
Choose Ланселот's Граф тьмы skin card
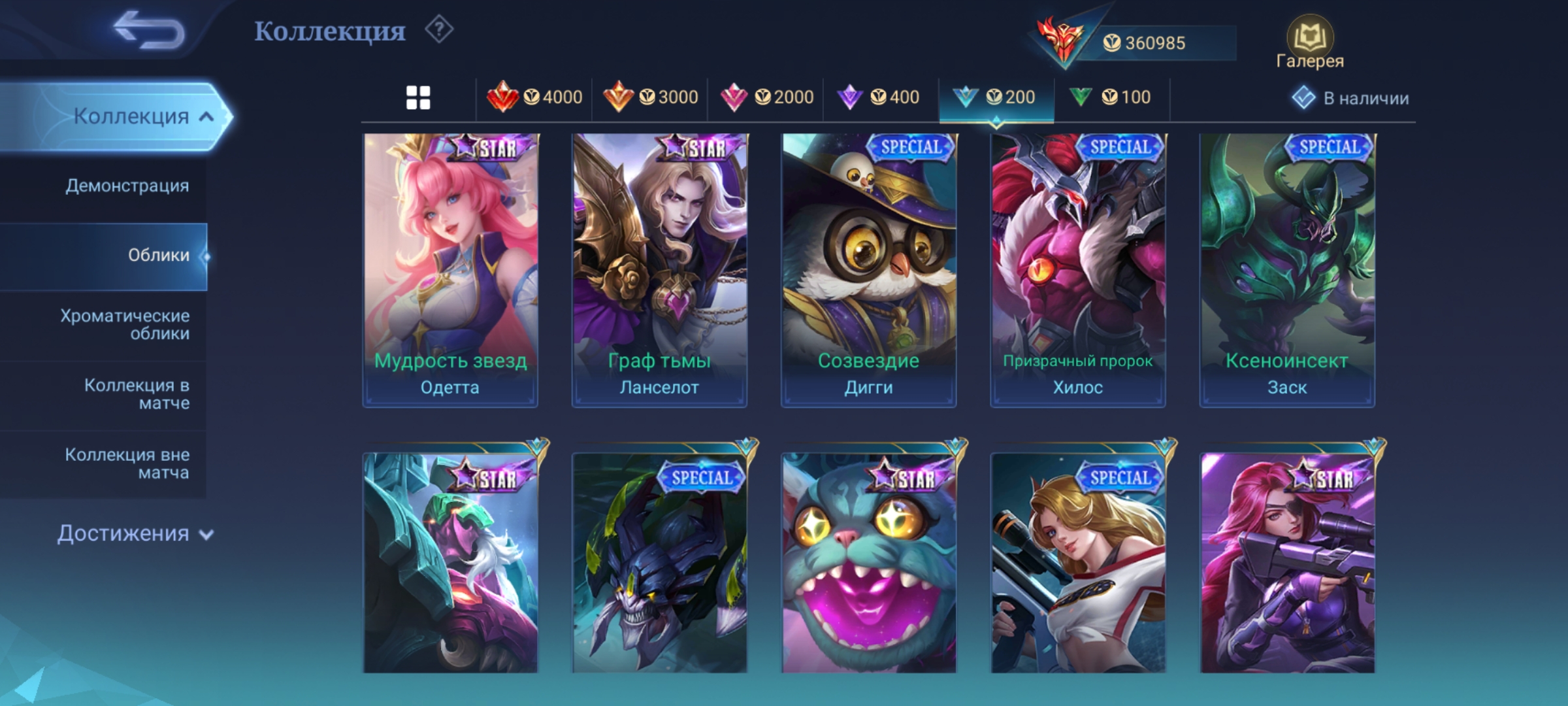[659, 271]
